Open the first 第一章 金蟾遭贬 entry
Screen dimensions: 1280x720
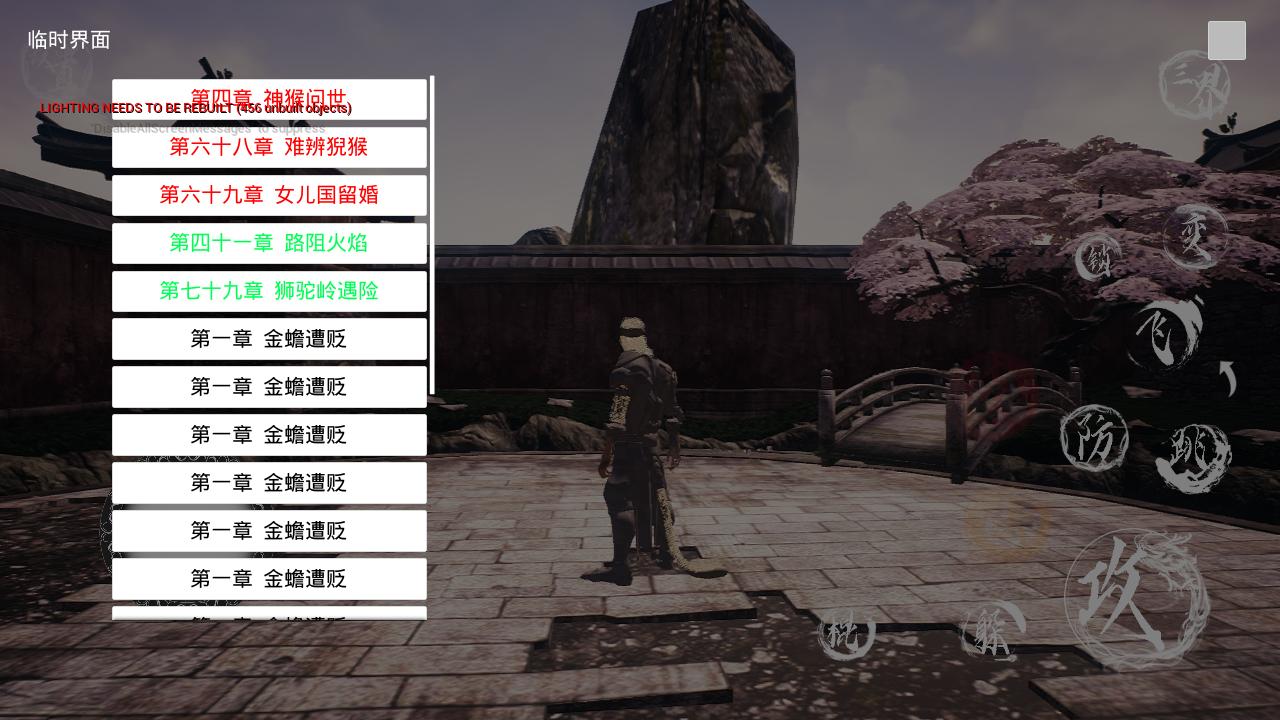tap(269, 339)
